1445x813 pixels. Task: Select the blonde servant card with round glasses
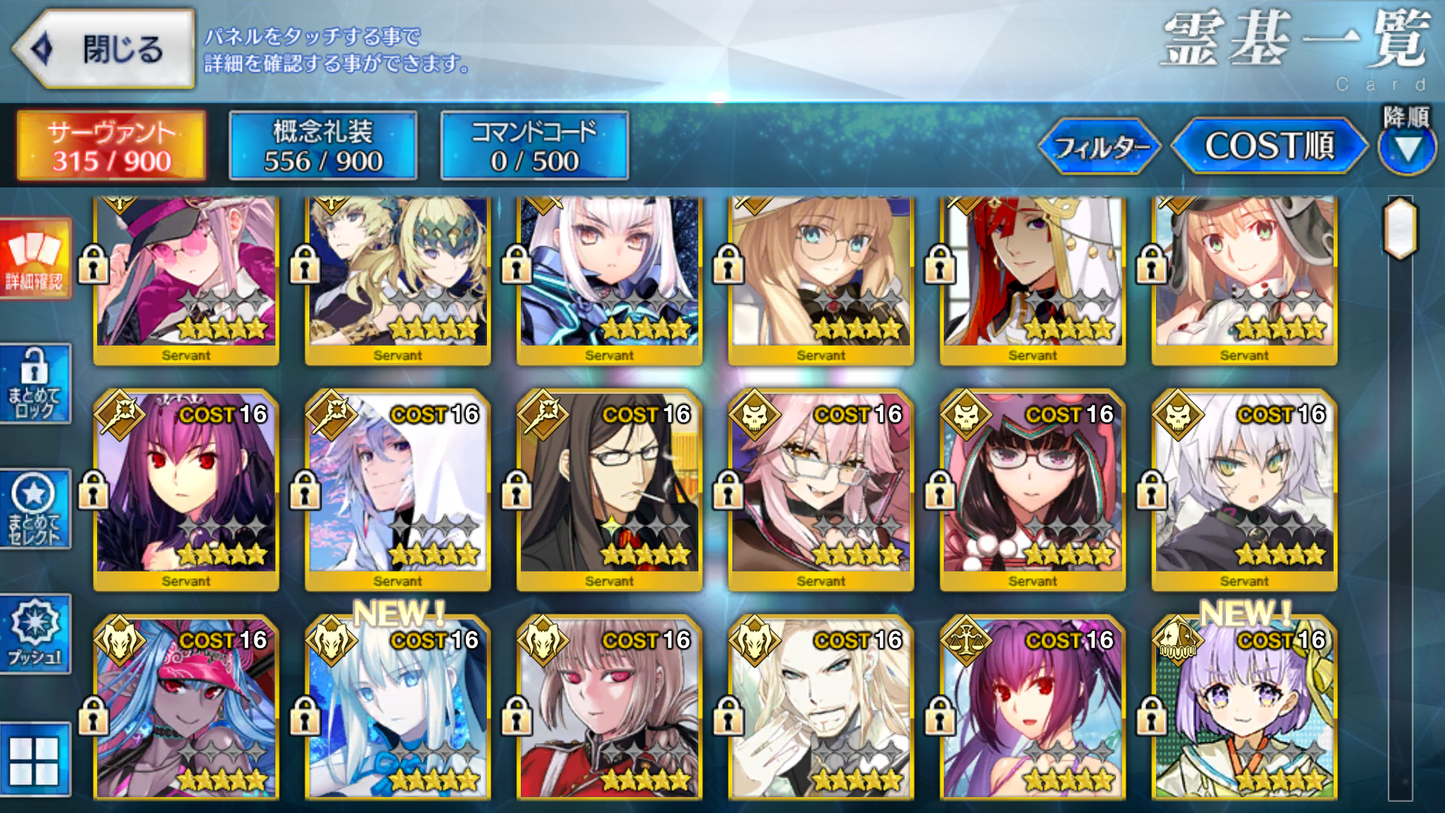point(821,275)
